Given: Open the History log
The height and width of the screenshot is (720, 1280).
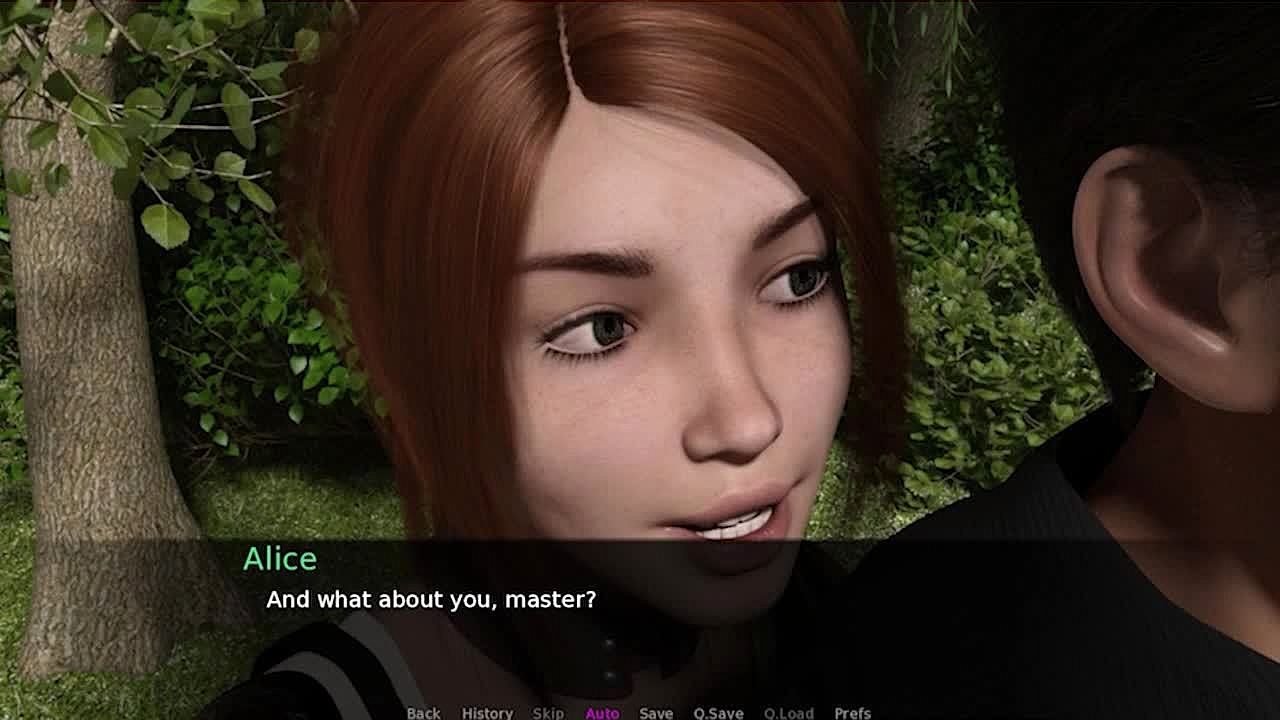Looking at the screenshot, I should [x=487, y=712].
